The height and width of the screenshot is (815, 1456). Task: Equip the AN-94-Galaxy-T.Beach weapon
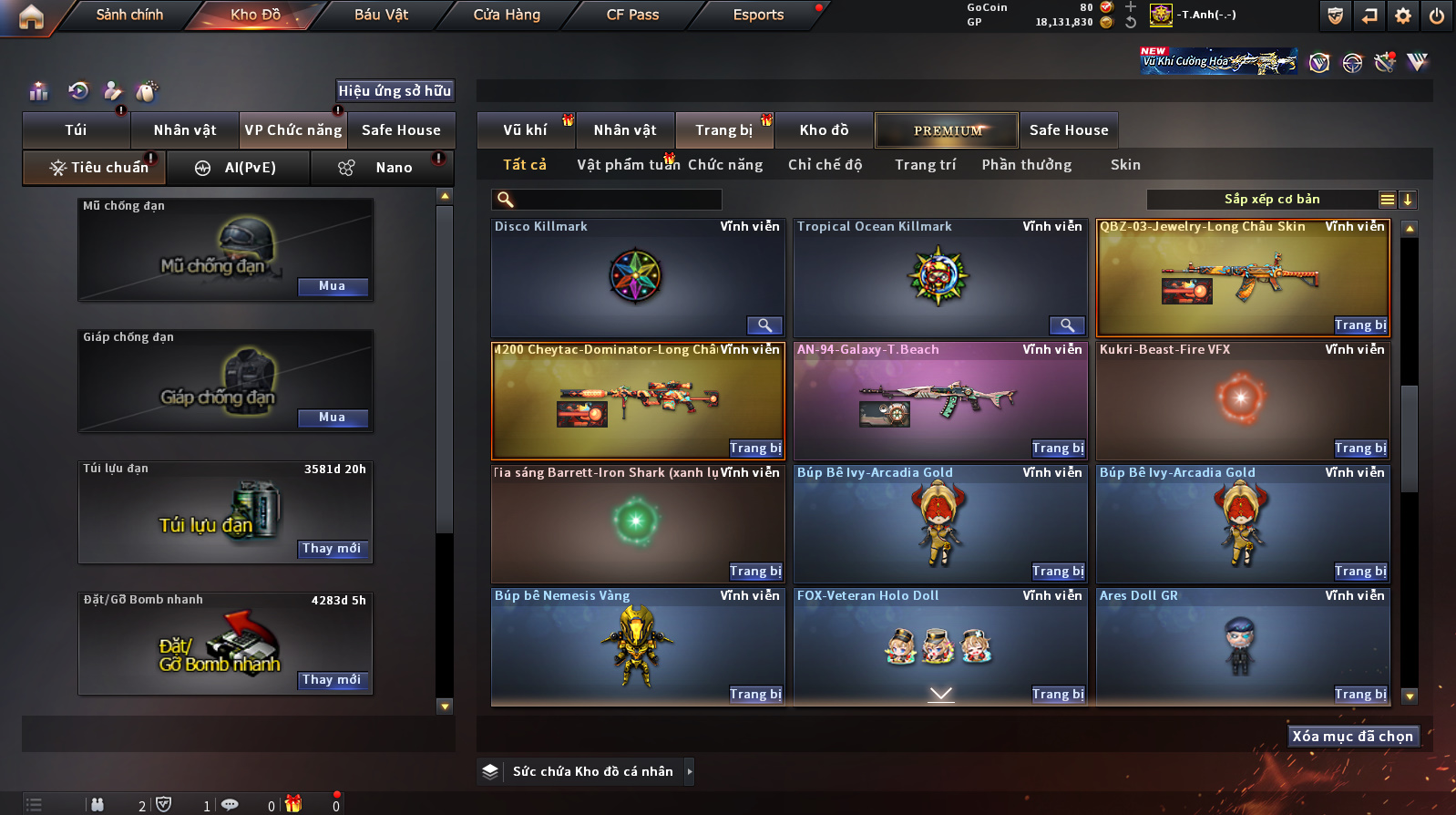[1058, 449]
